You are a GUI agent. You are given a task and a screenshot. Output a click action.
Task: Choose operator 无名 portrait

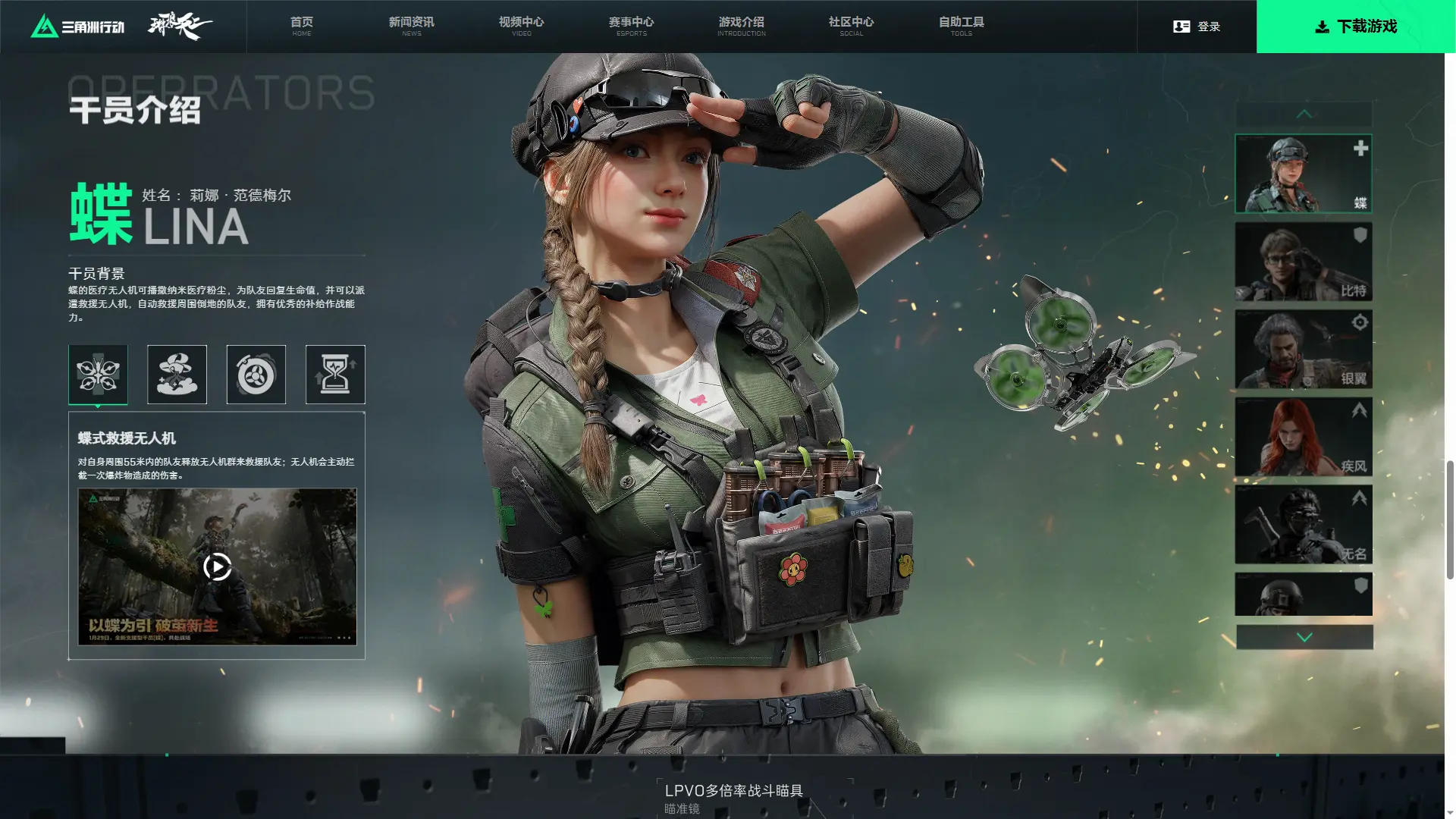point(1303,525)
